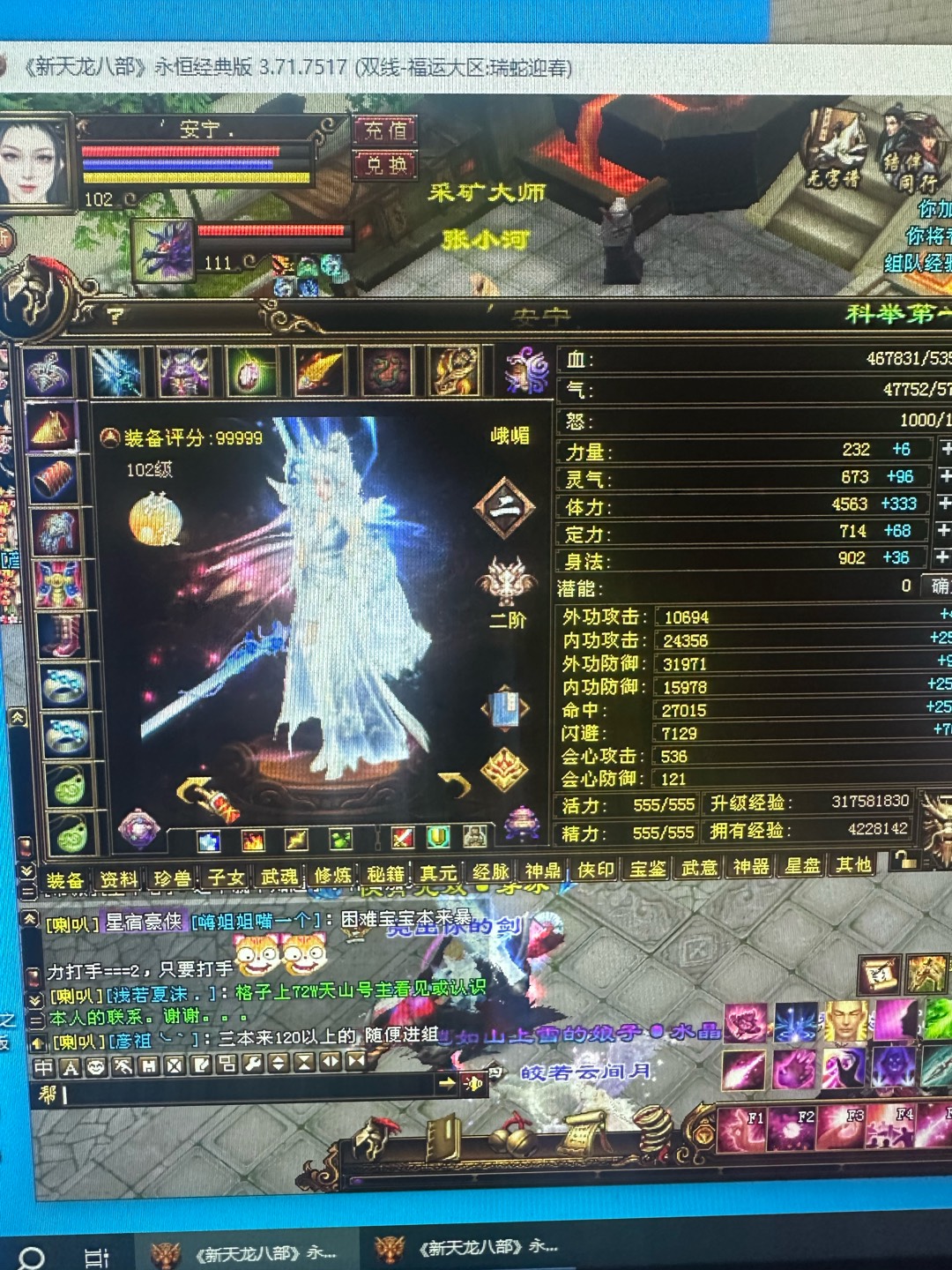Show the 武魂 tab

tap(279, 876)
